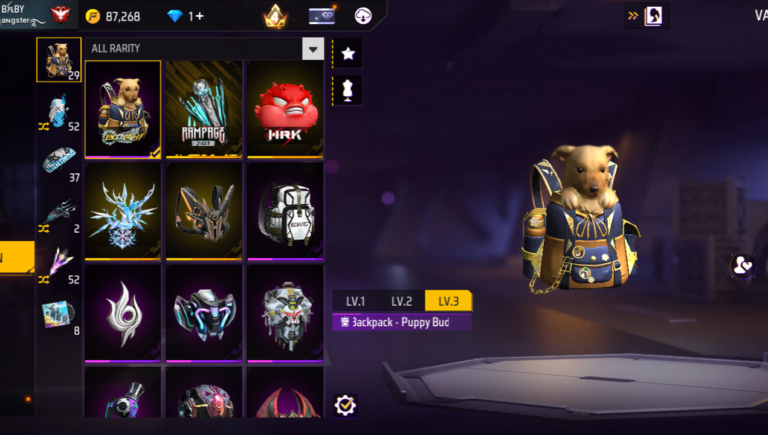
Task: Open the backpack category in sidebar
Action: click(x=59, y=60)
